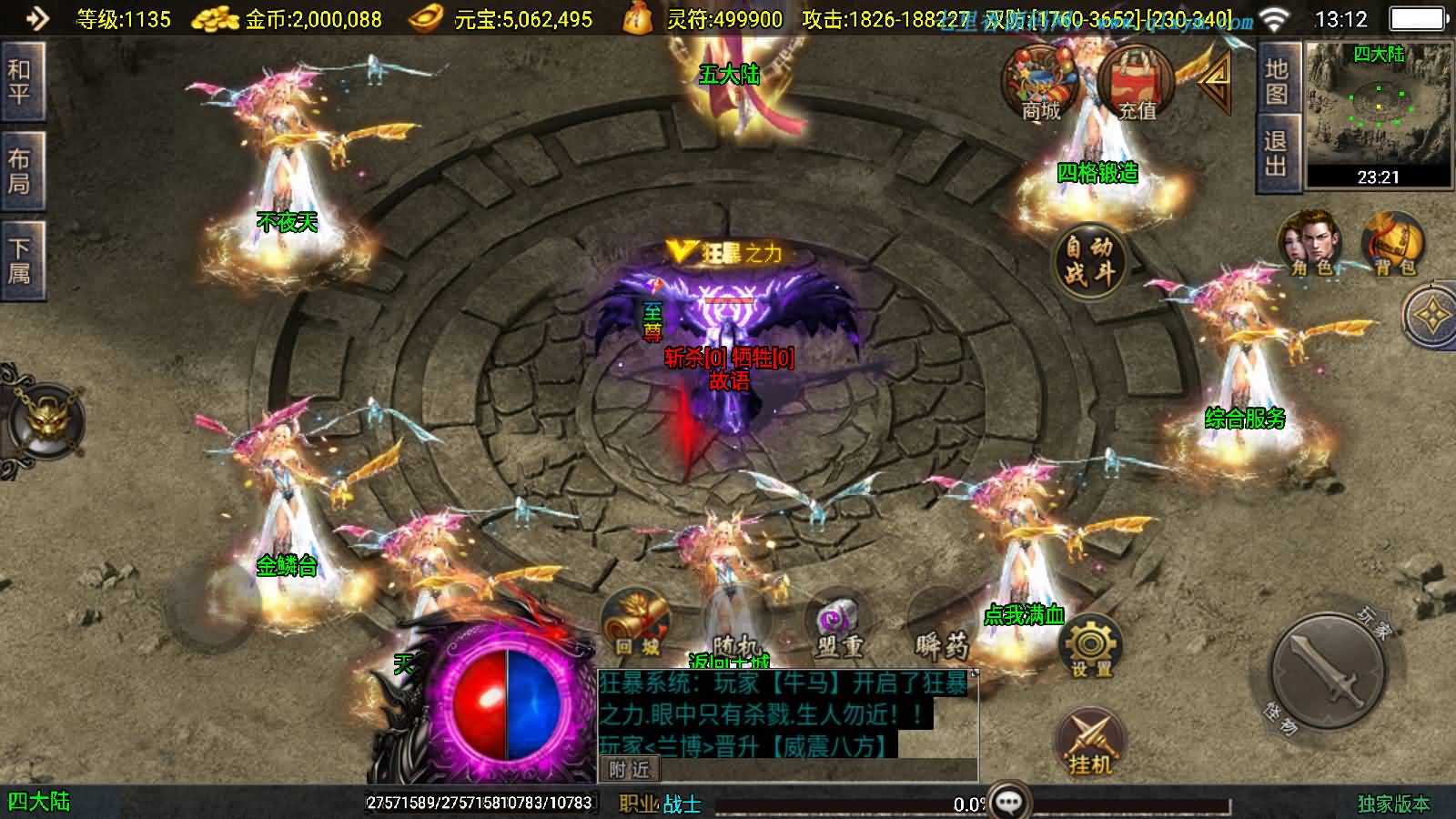Activate the 瞬药 instant potion
The width and height of the screenshot is (1456, 819).
[941, 628]
